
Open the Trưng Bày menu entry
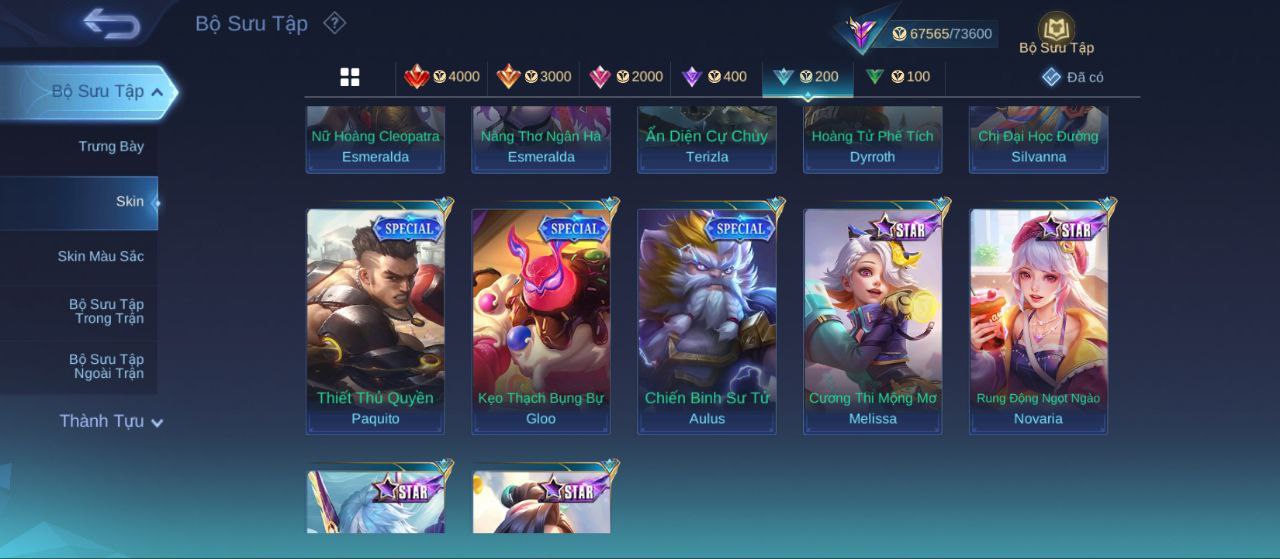(x=111, y=147)
